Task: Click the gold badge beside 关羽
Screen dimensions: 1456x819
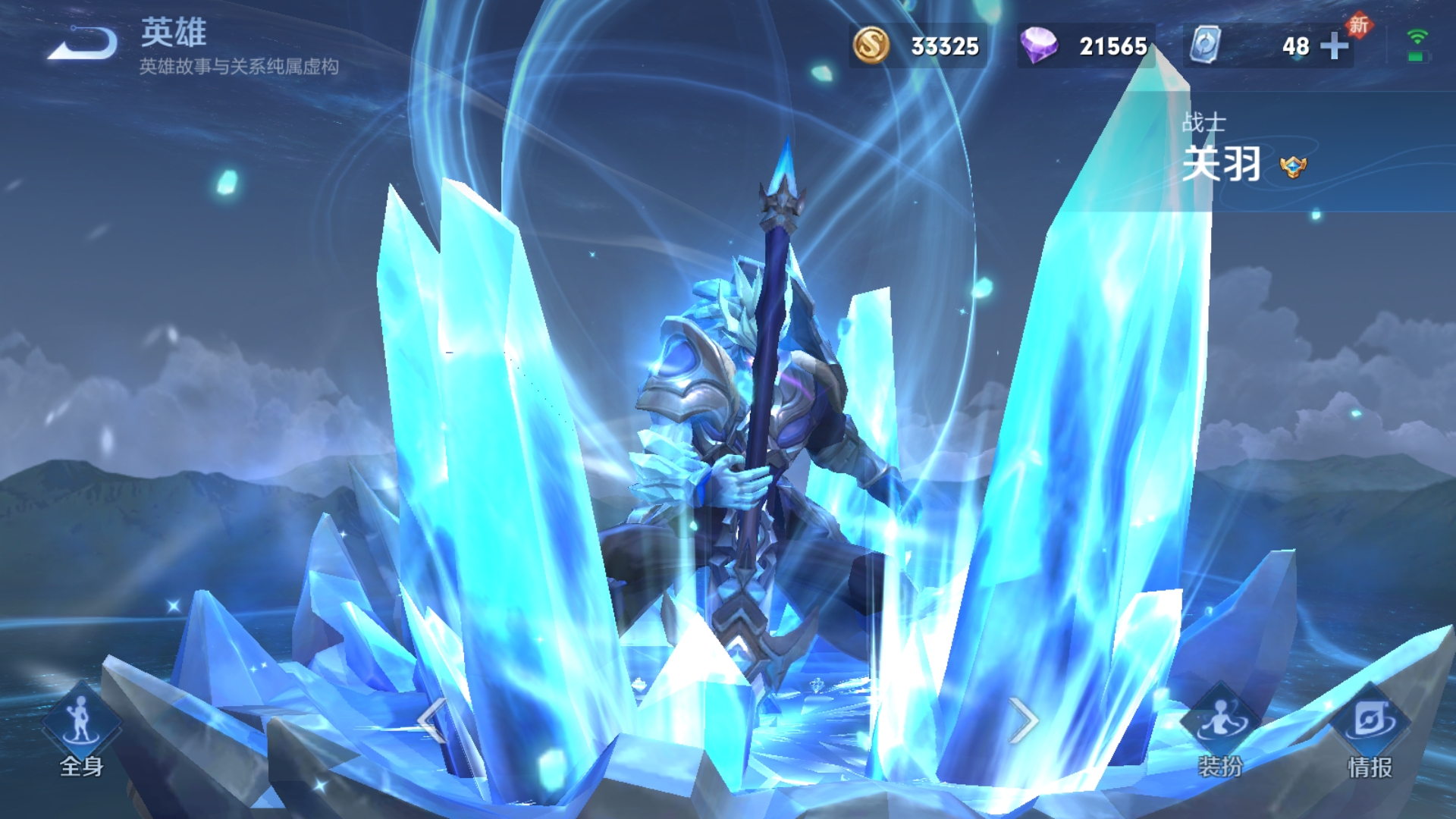Action: click(x=1293, y=166)
